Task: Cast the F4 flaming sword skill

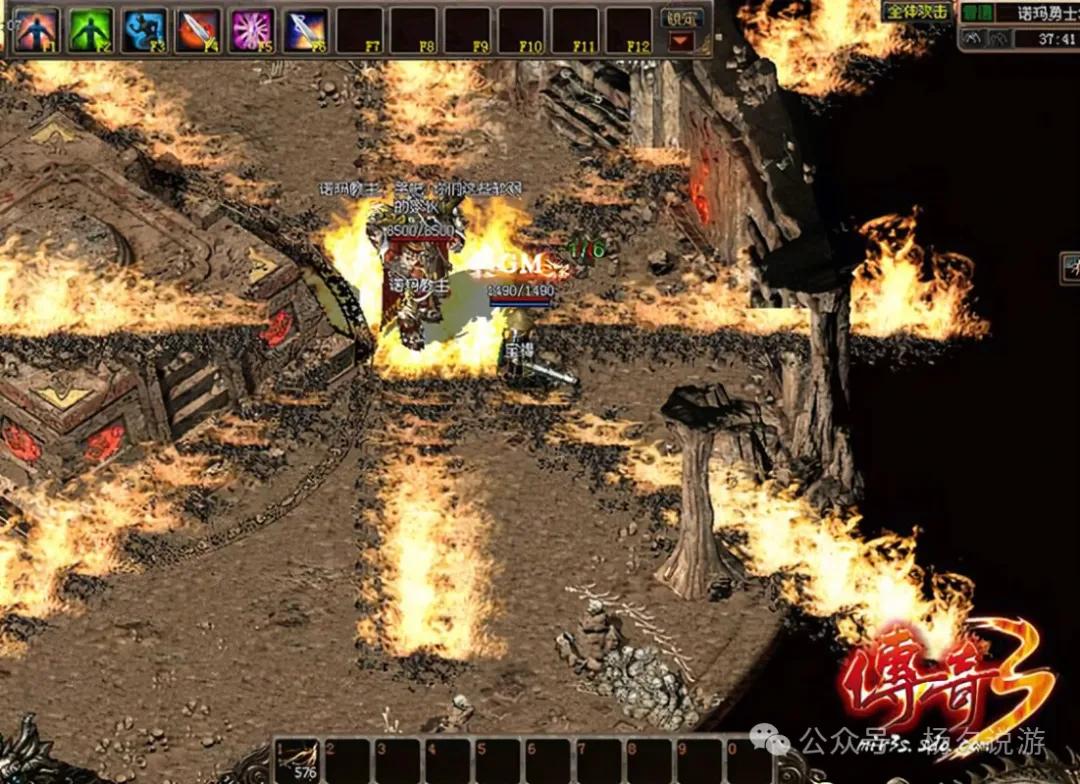Action: tap(198, 30)
